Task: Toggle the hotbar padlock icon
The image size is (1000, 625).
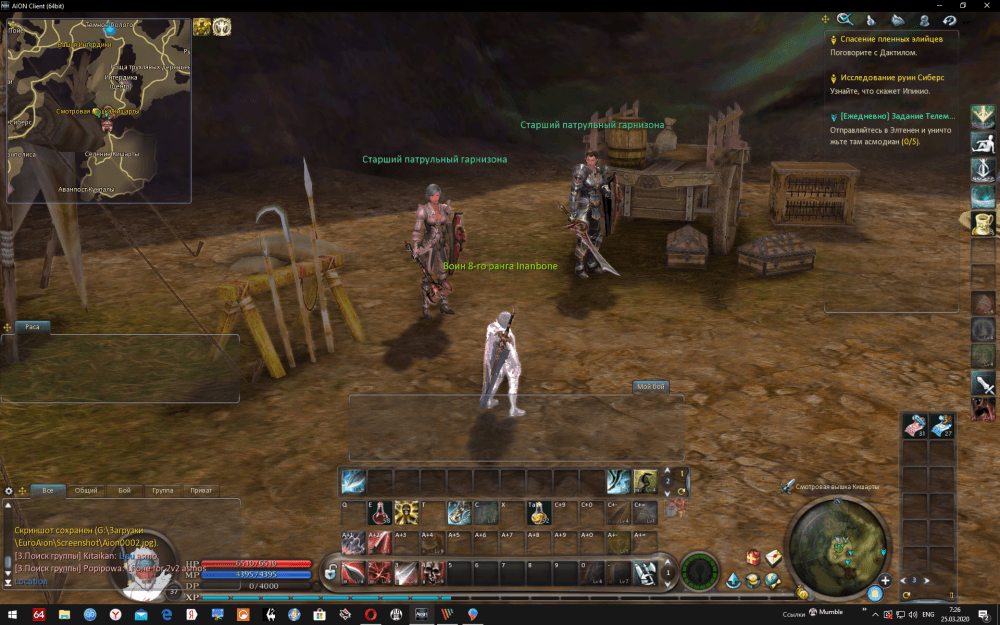Action: click(329, 573)
